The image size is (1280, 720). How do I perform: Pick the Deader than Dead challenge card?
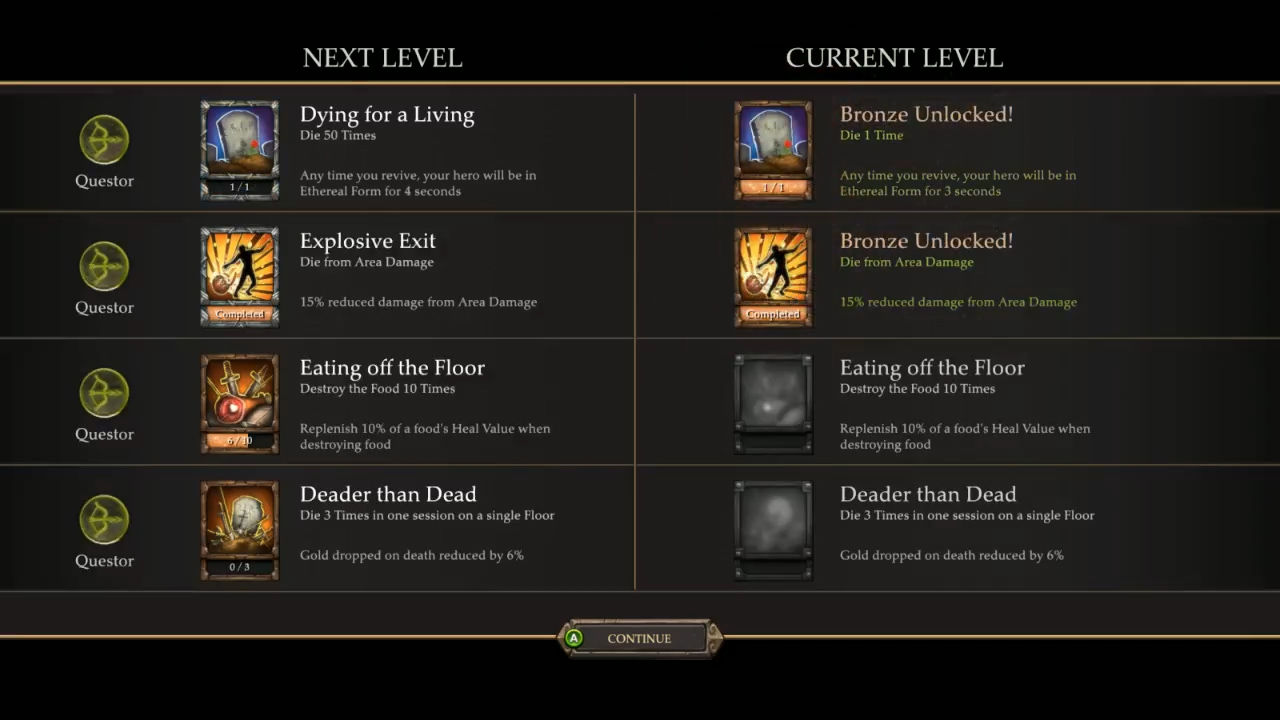point(239,530)
